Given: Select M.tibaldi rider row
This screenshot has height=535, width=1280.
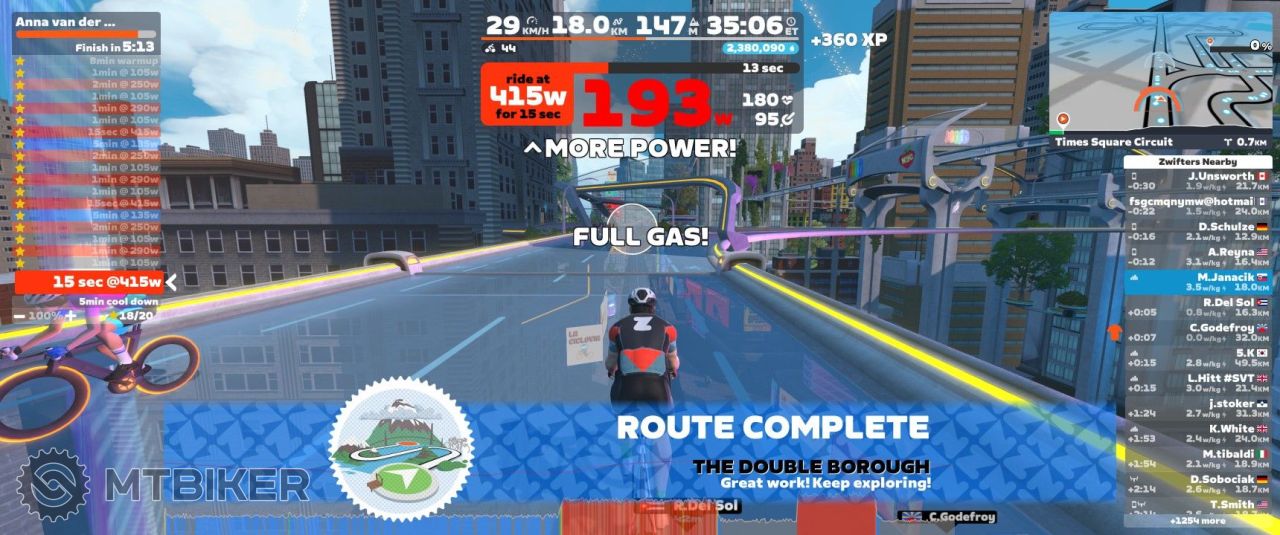Looking at the screenshot, I should click(x=1200, y=458).
